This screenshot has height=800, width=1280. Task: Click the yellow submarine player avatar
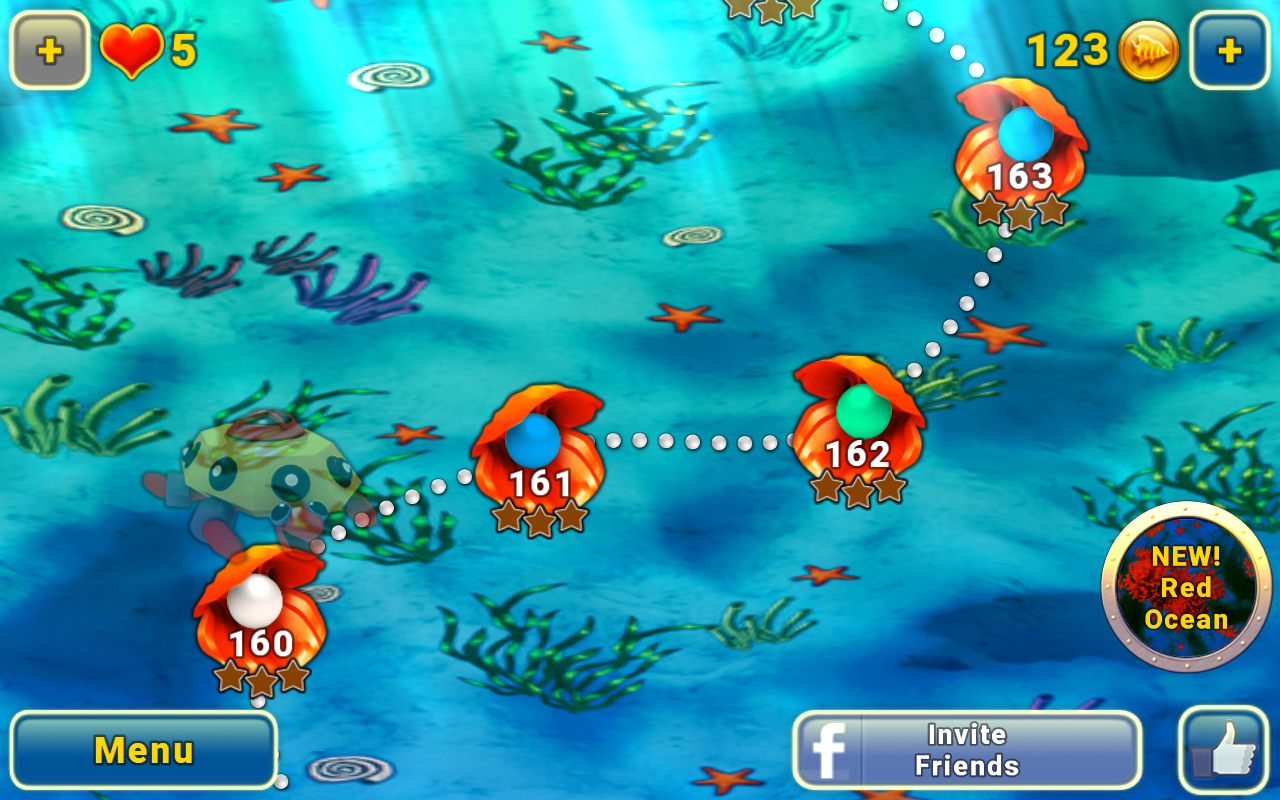pyautogui.click(x=275, y=470)
